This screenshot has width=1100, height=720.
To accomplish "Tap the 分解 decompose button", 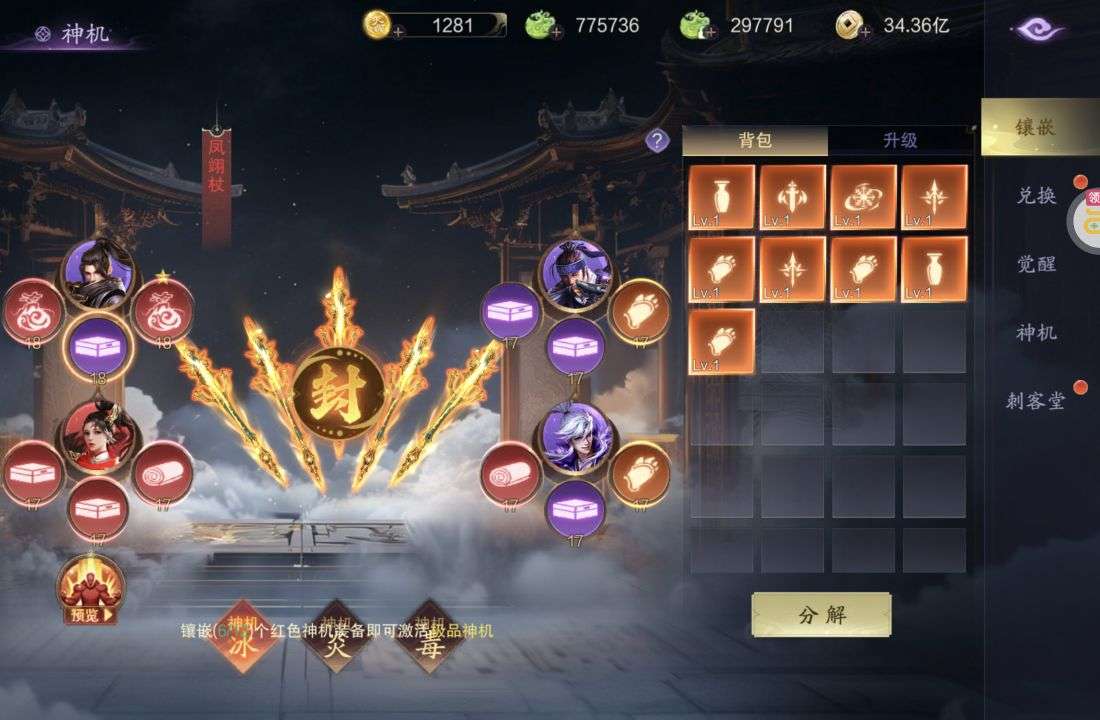I will coord(821,615).
